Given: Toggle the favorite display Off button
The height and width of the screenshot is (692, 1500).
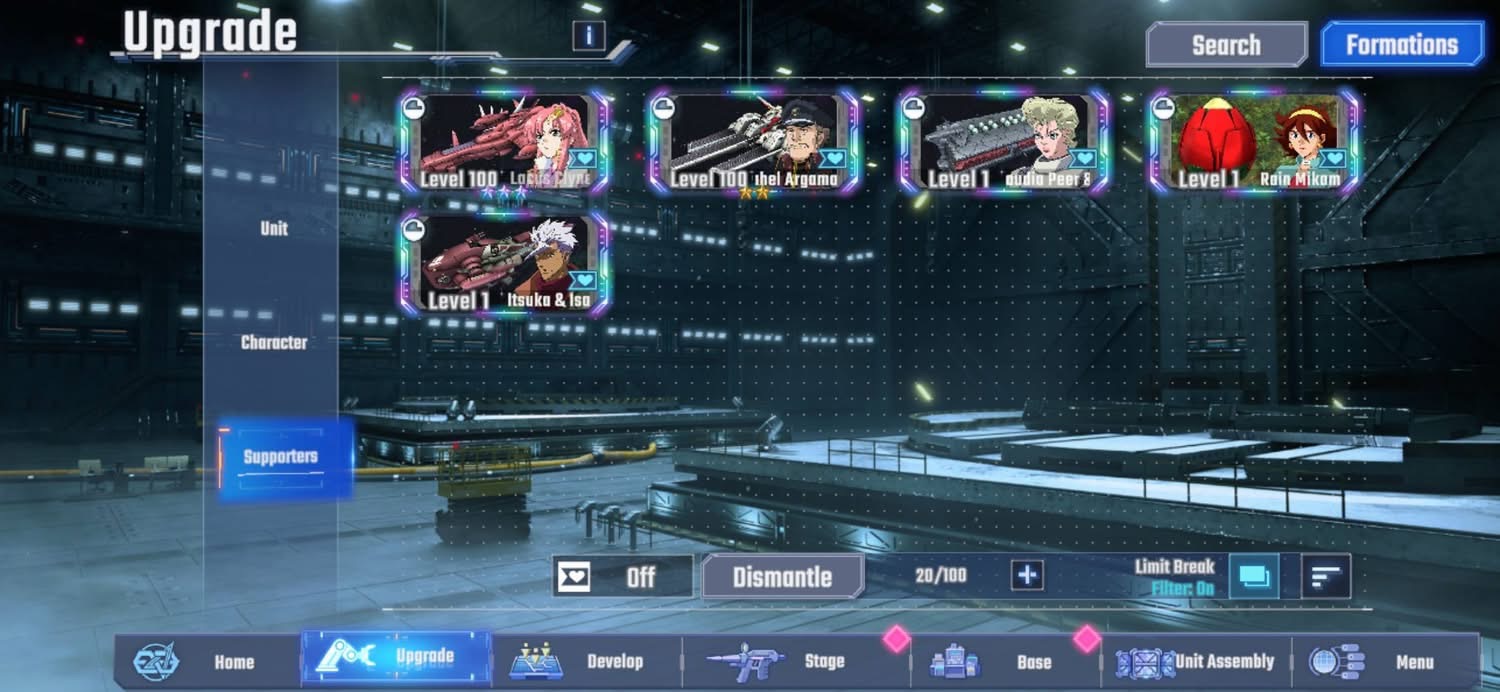Looking at the screenshot, I should point(623,577).
